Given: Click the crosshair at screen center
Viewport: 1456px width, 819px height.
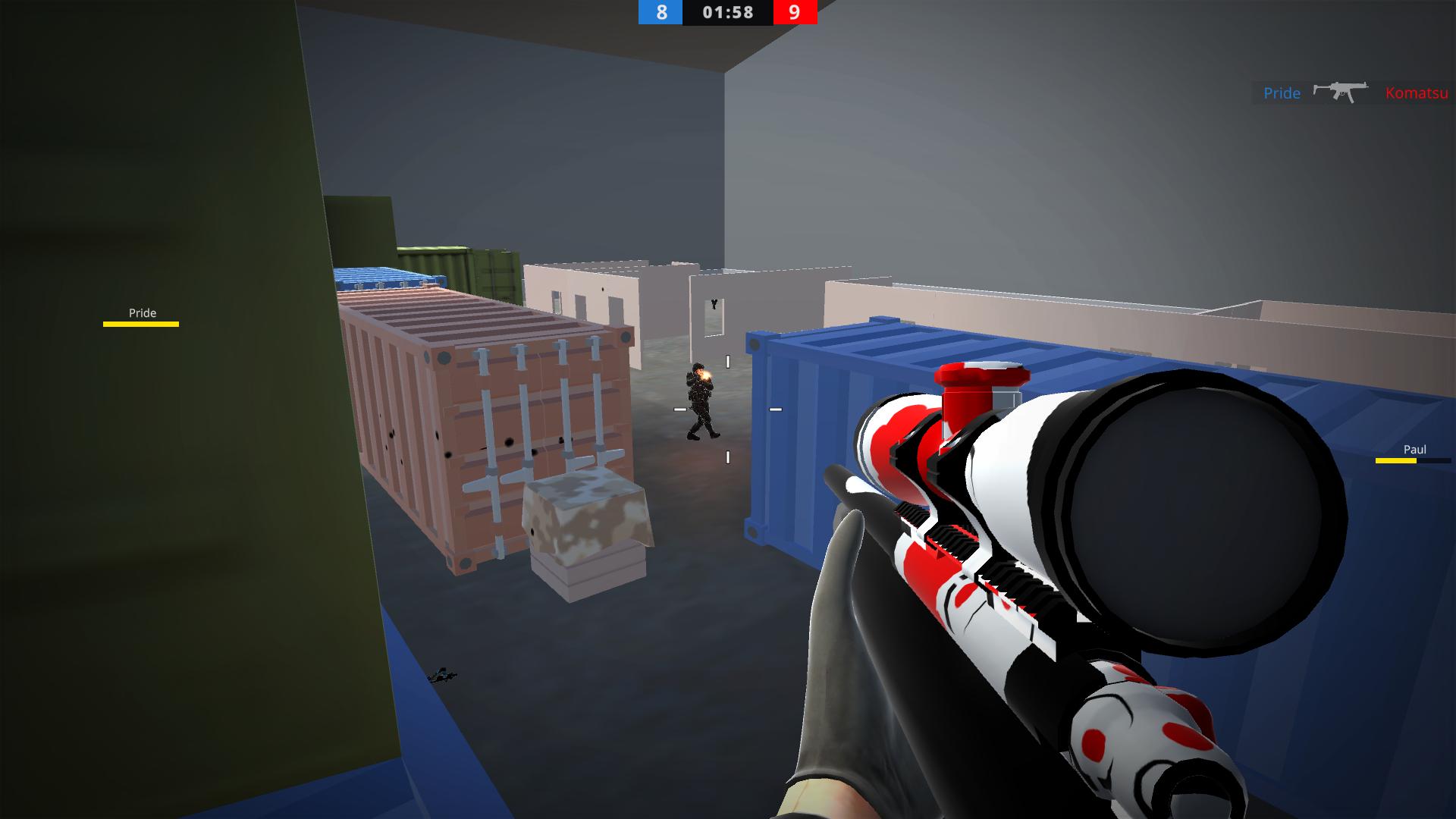Looking at the screenshot, I should (x=726, y=409).
